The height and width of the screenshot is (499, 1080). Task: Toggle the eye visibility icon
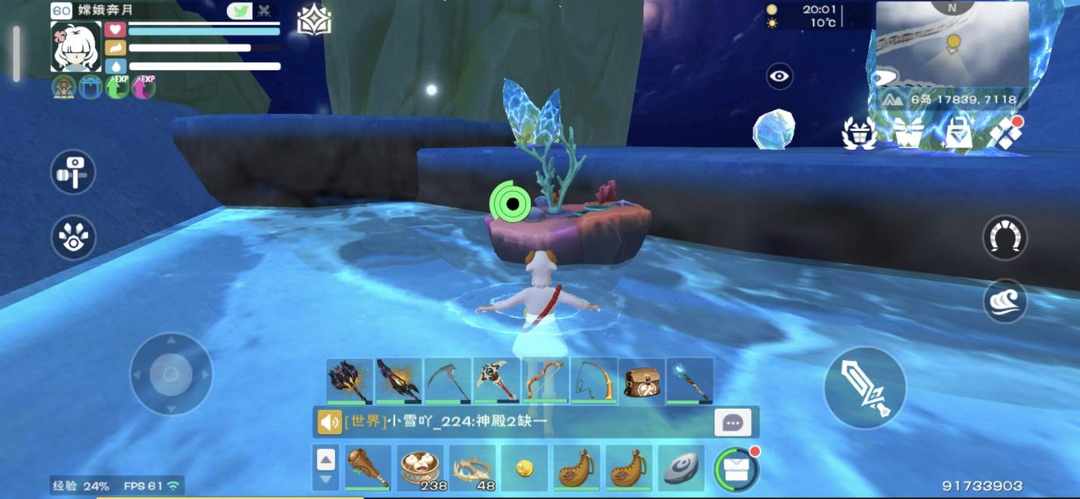point(779,75)
